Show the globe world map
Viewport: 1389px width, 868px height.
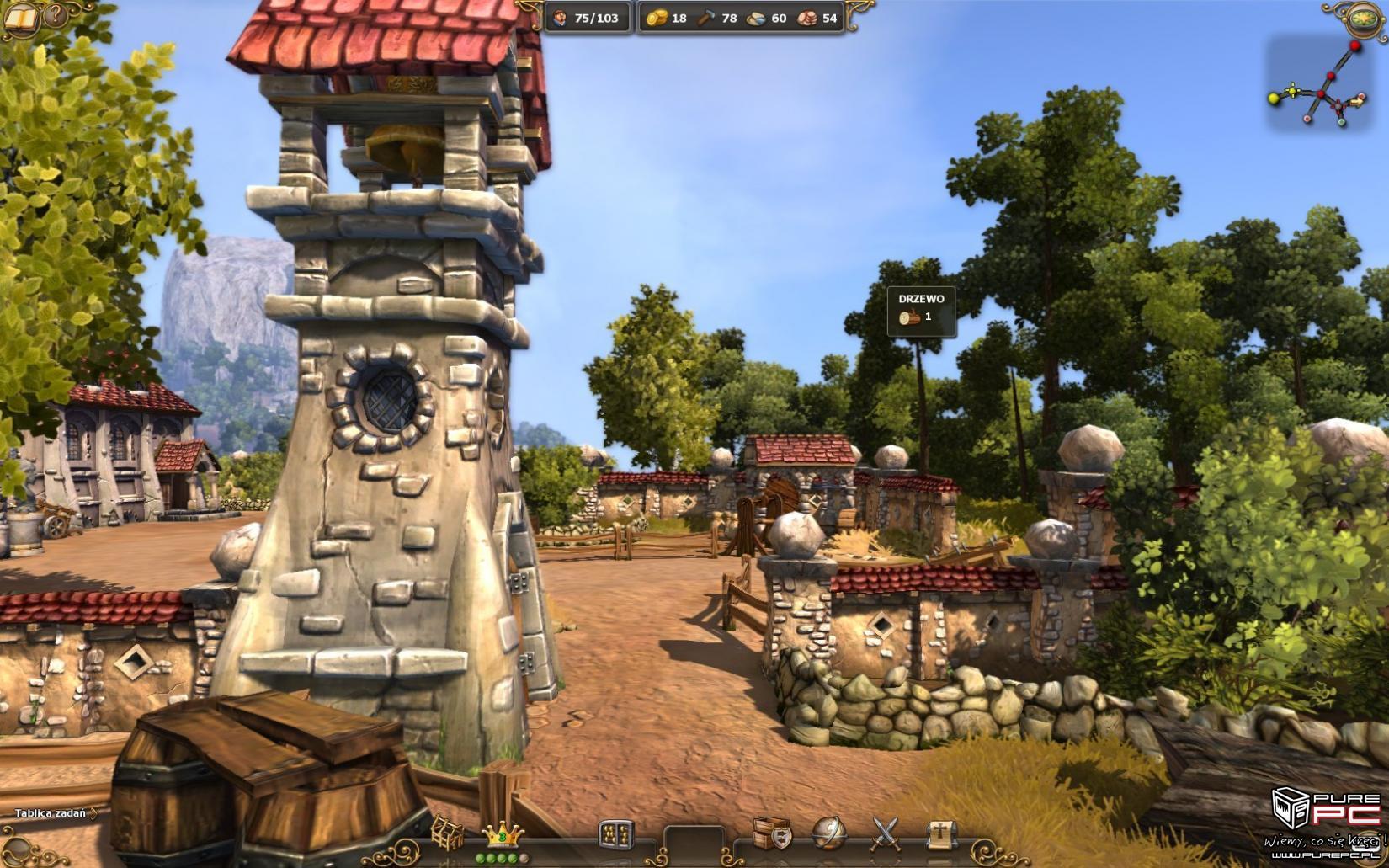(x=828, y=833)
